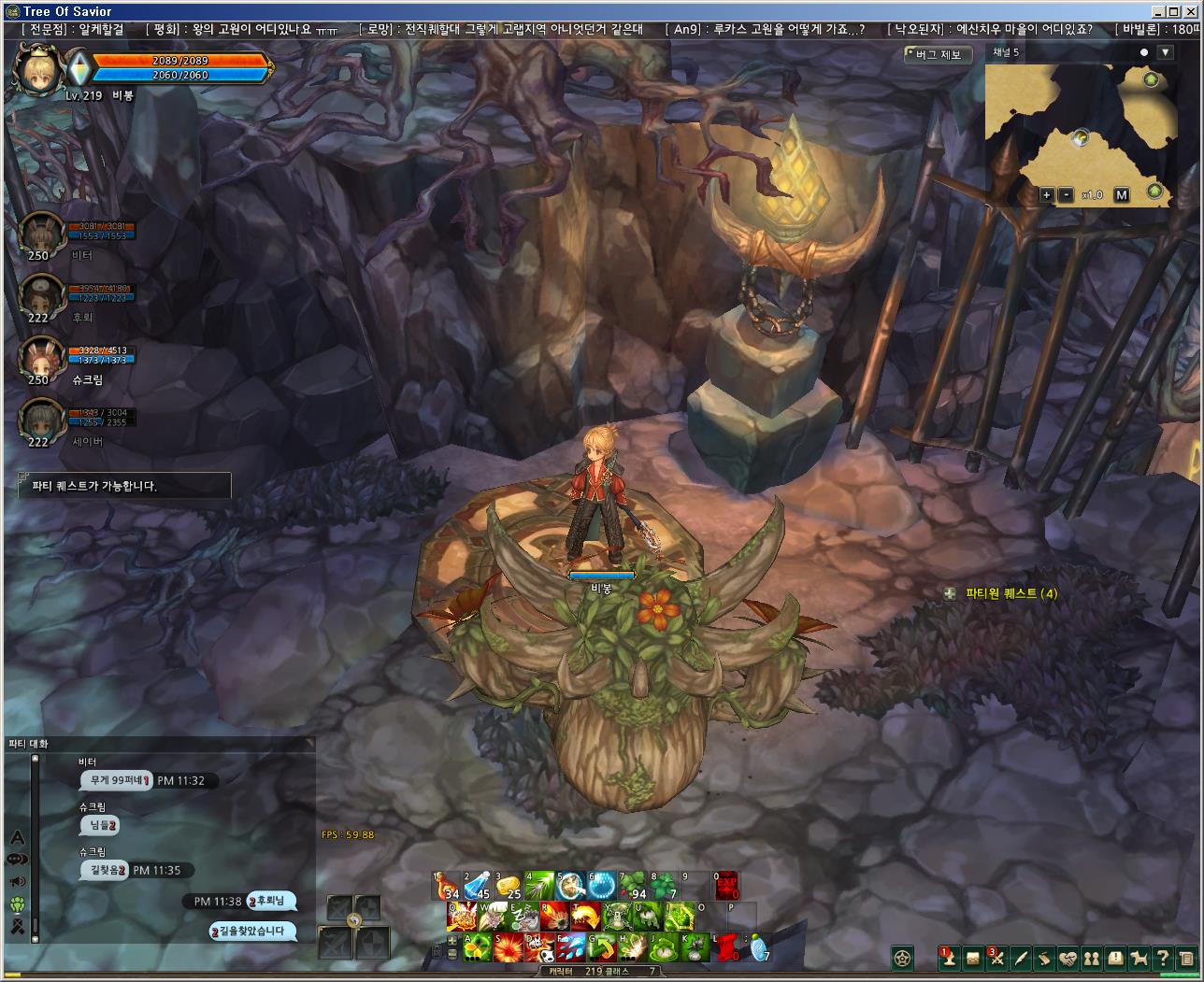Activate the red explosion skill on S

(509, 946)
